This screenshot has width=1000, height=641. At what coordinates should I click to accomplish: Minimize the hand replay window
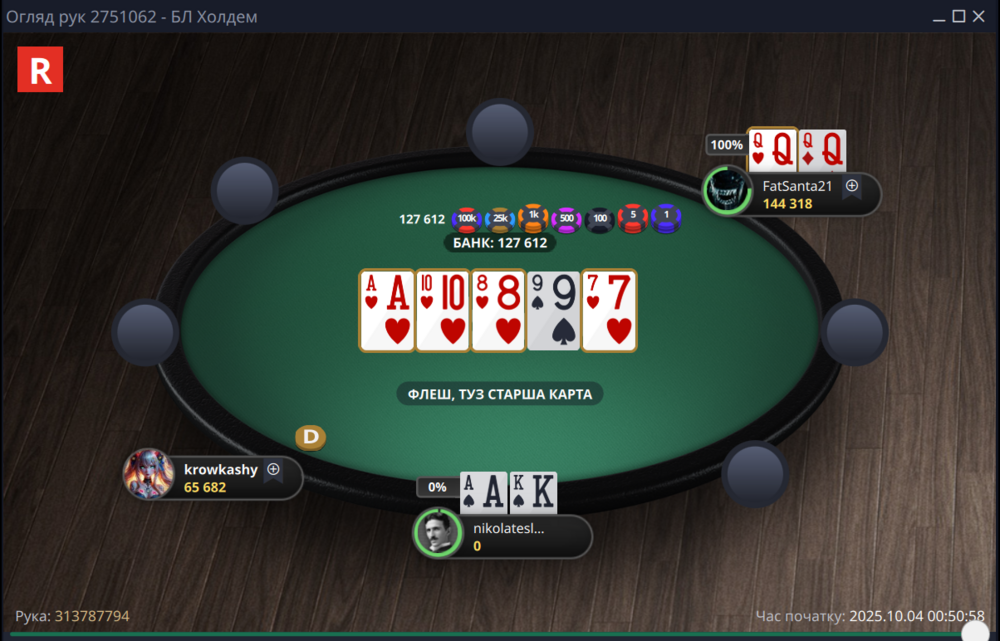pos(938,16)
